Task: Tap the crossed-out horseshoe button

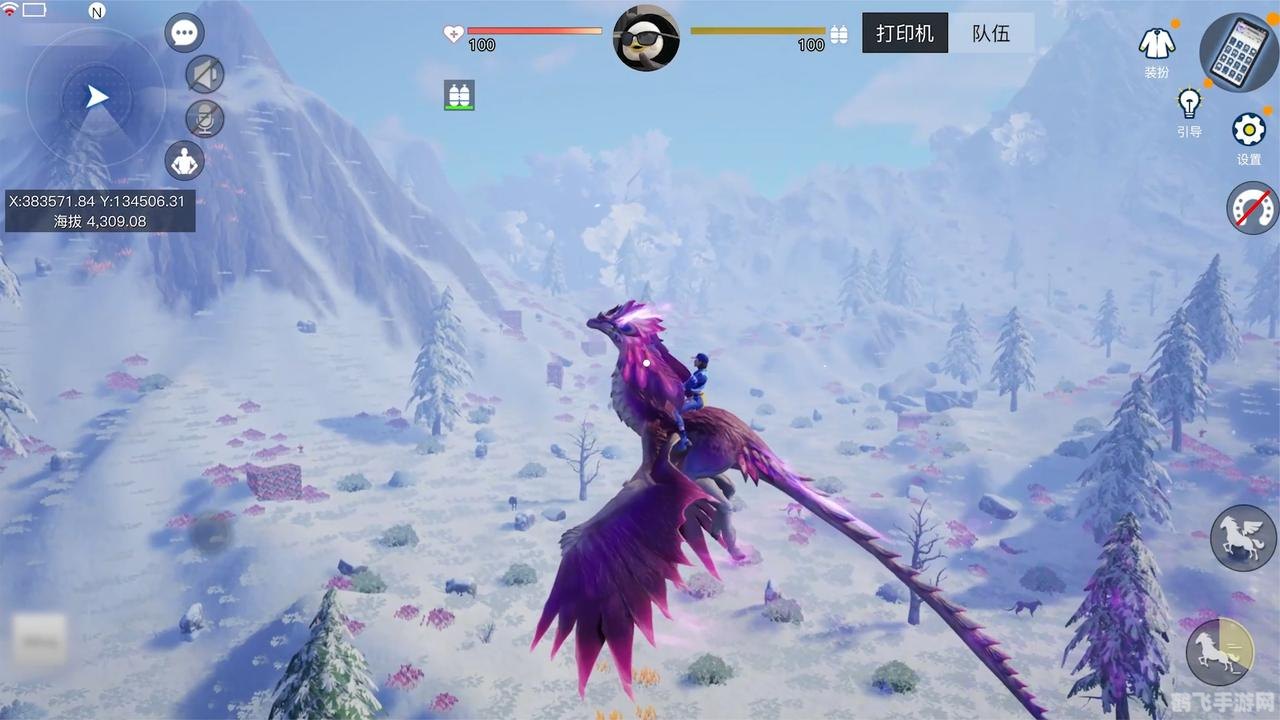Action: pyautogui.click(x=1252, y=208)
